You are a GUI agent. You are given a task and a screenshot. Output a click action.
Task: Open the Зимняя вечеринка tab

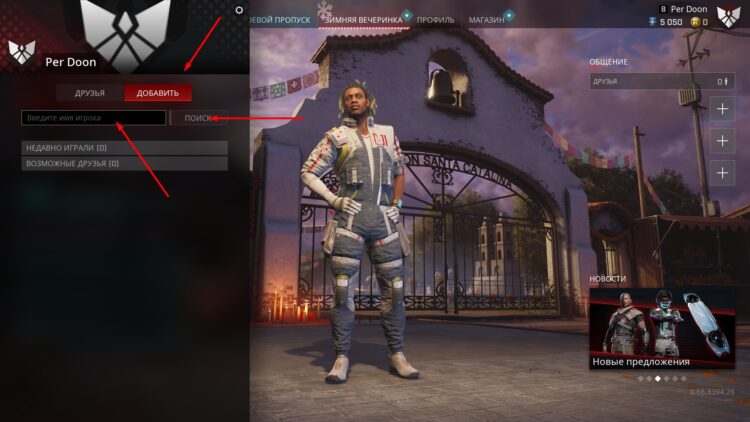tap(362, 19)
